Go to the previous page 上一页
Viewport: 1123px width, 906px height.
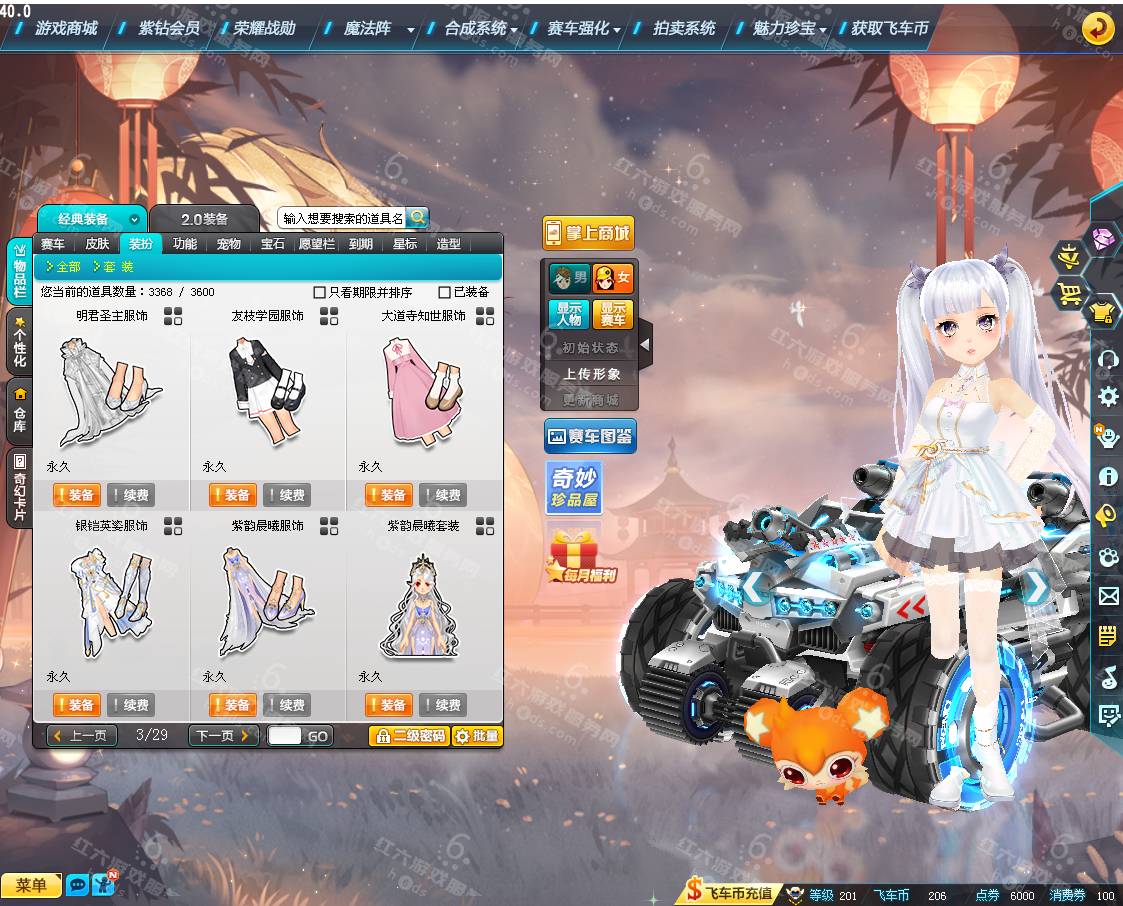[82, 736]
